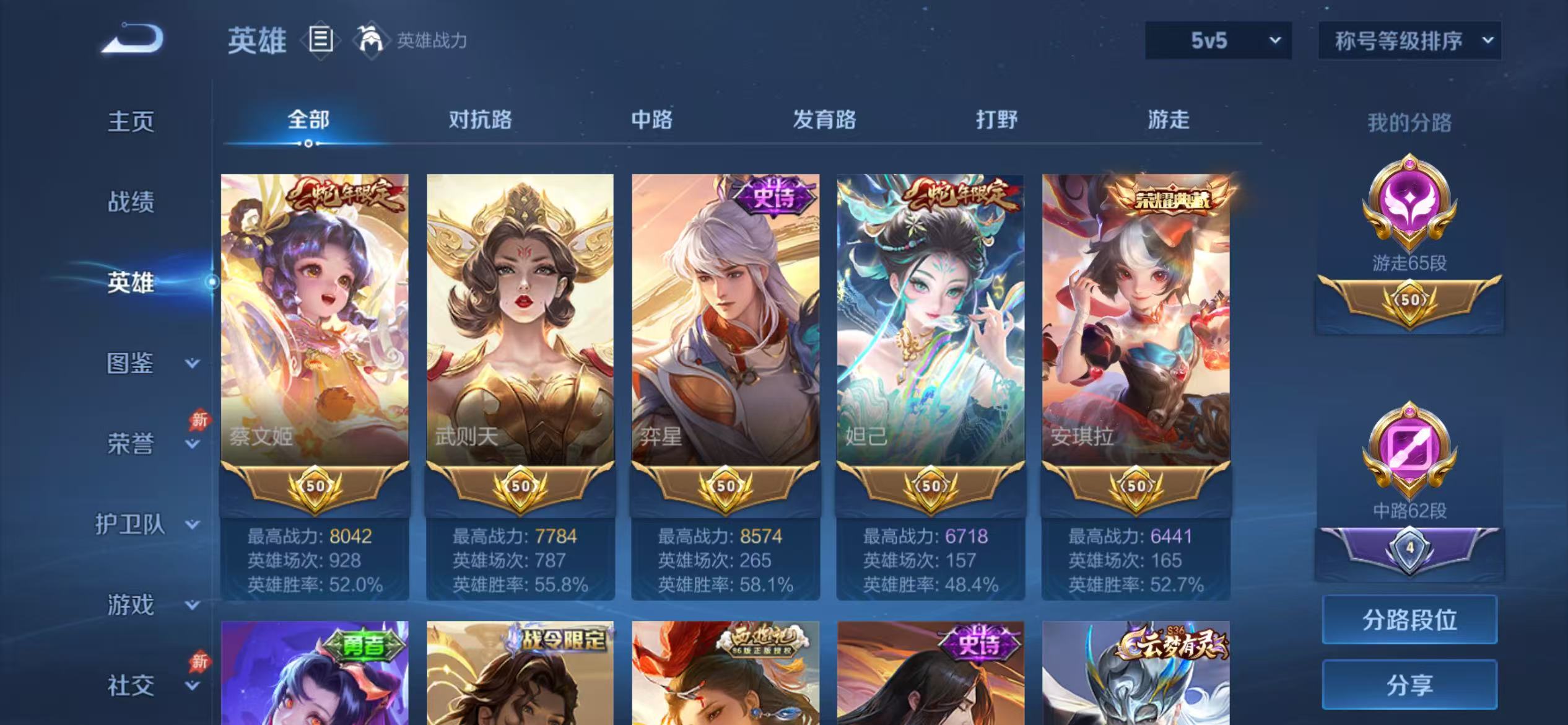The width and height of the screenshot is (1568, 725).
Task: Select the 全部 tab
Action: pyautogui.click(x=308, y=120)
